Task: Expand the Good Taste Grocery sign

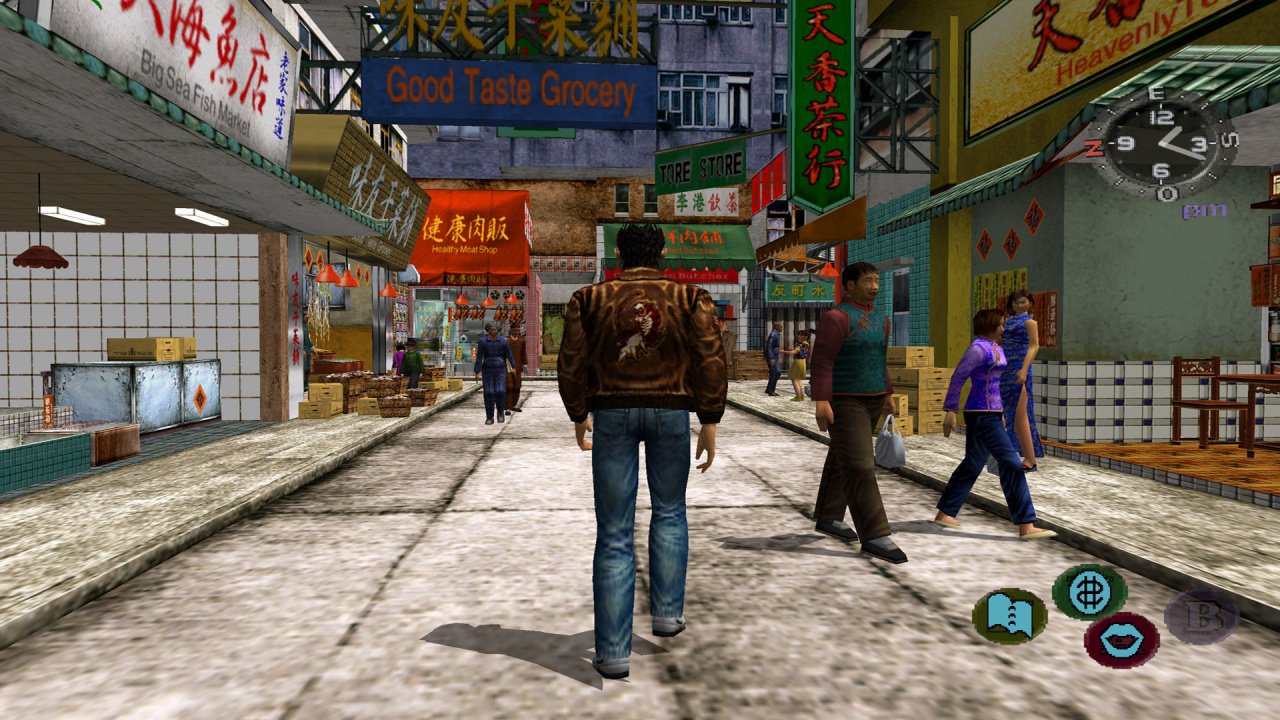Action: pos(510,88)
